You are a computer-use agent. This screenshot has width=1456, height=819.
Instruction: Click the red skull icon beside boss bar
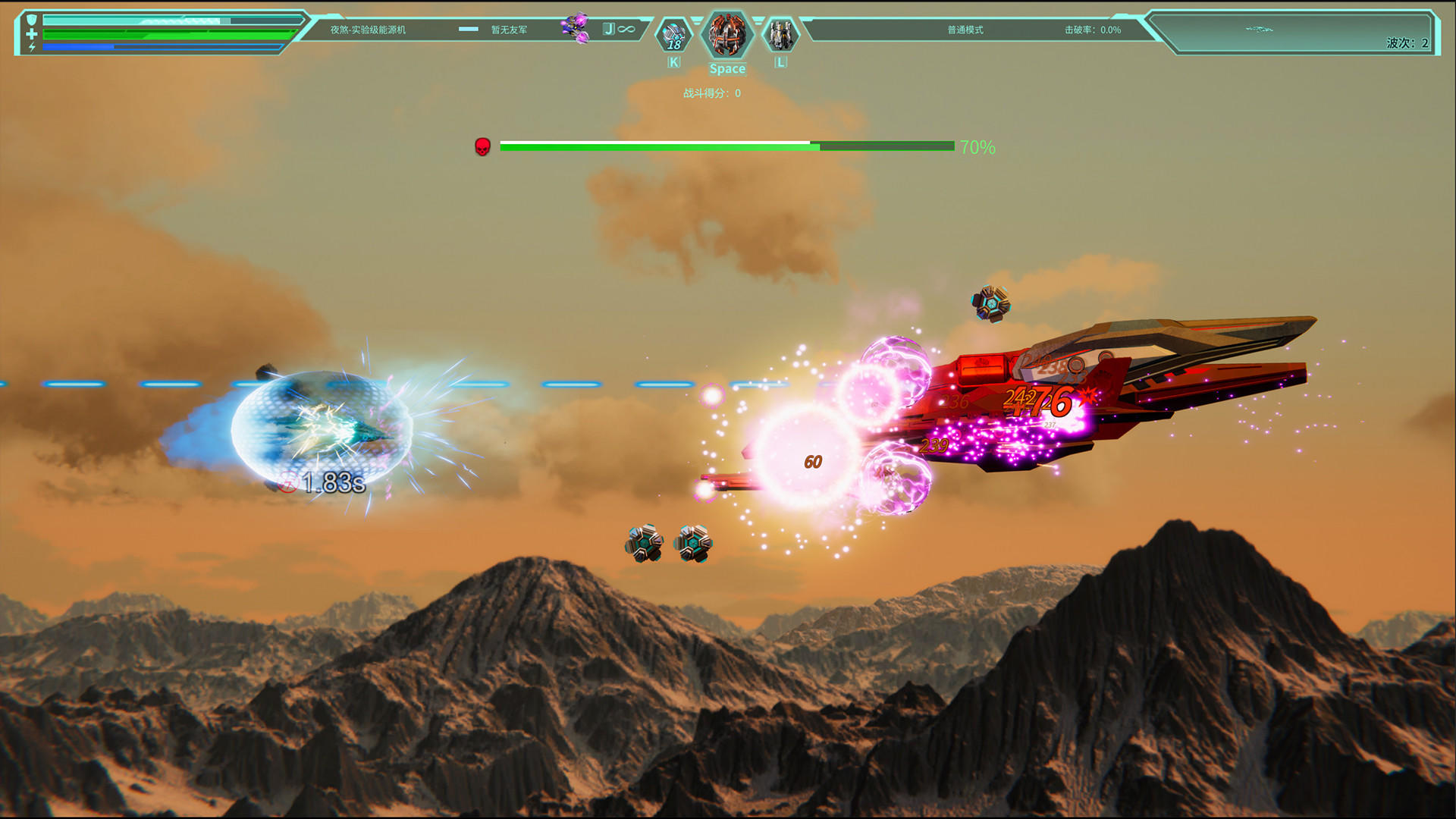[482, 146]
